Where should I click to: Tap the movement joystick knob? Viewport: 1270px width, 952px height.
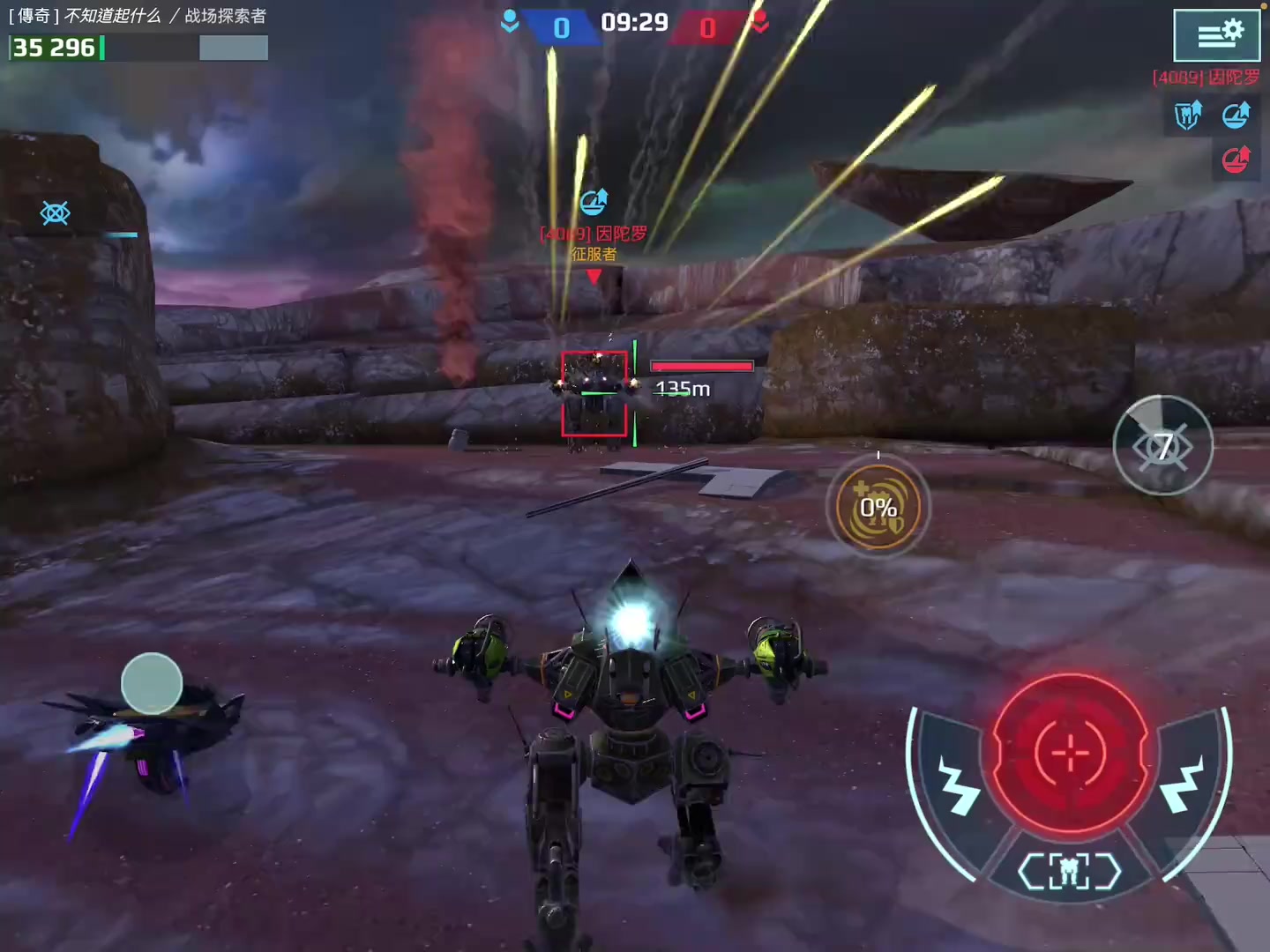[x=152, y=683]
